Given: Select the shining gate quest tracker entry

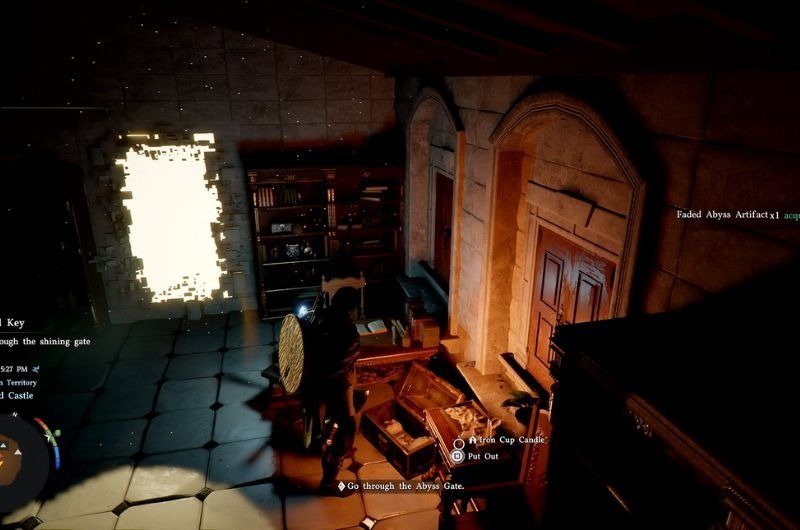Looking at the screenshot, I should [46, 341].
